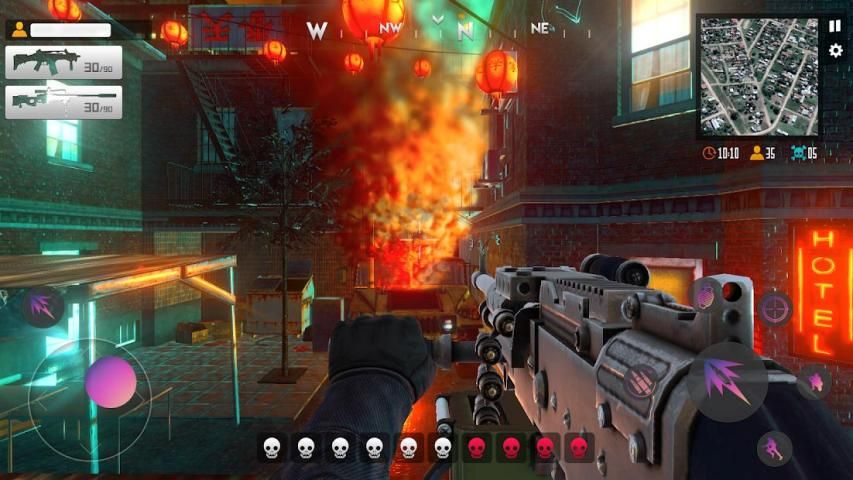Tap the large fire button
The image size is (853, 480).
point(727,382)
